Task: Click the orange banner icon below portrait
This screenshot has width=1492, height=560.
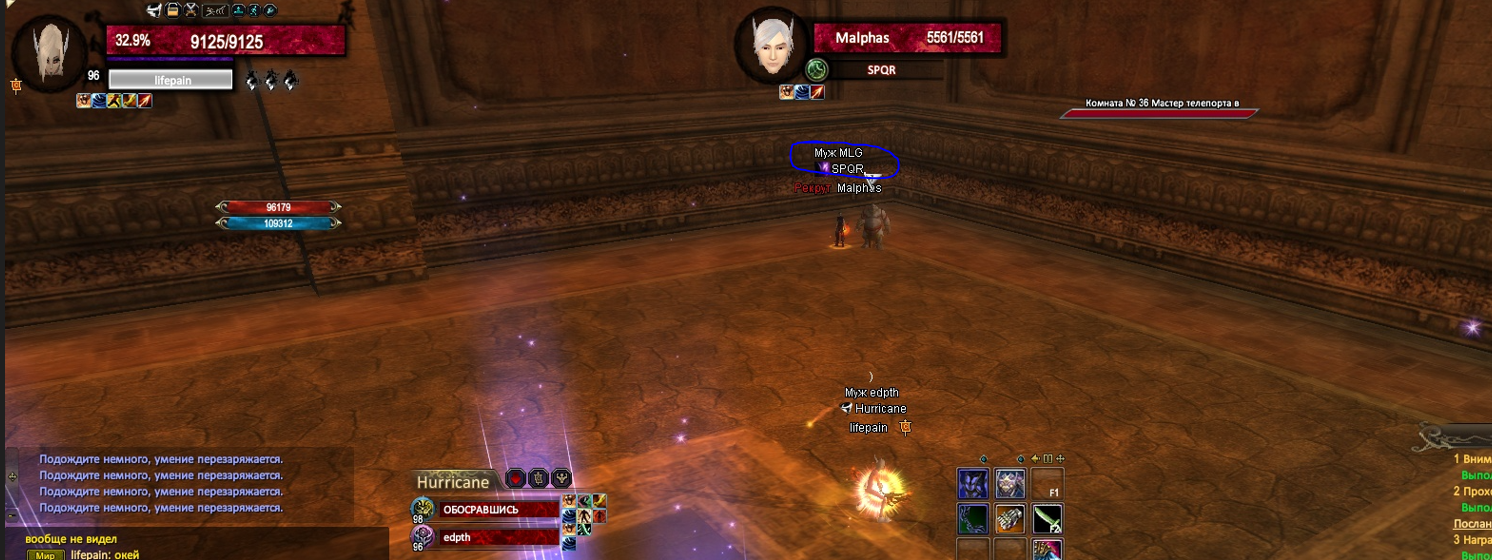Action: [x=16, y=86]
